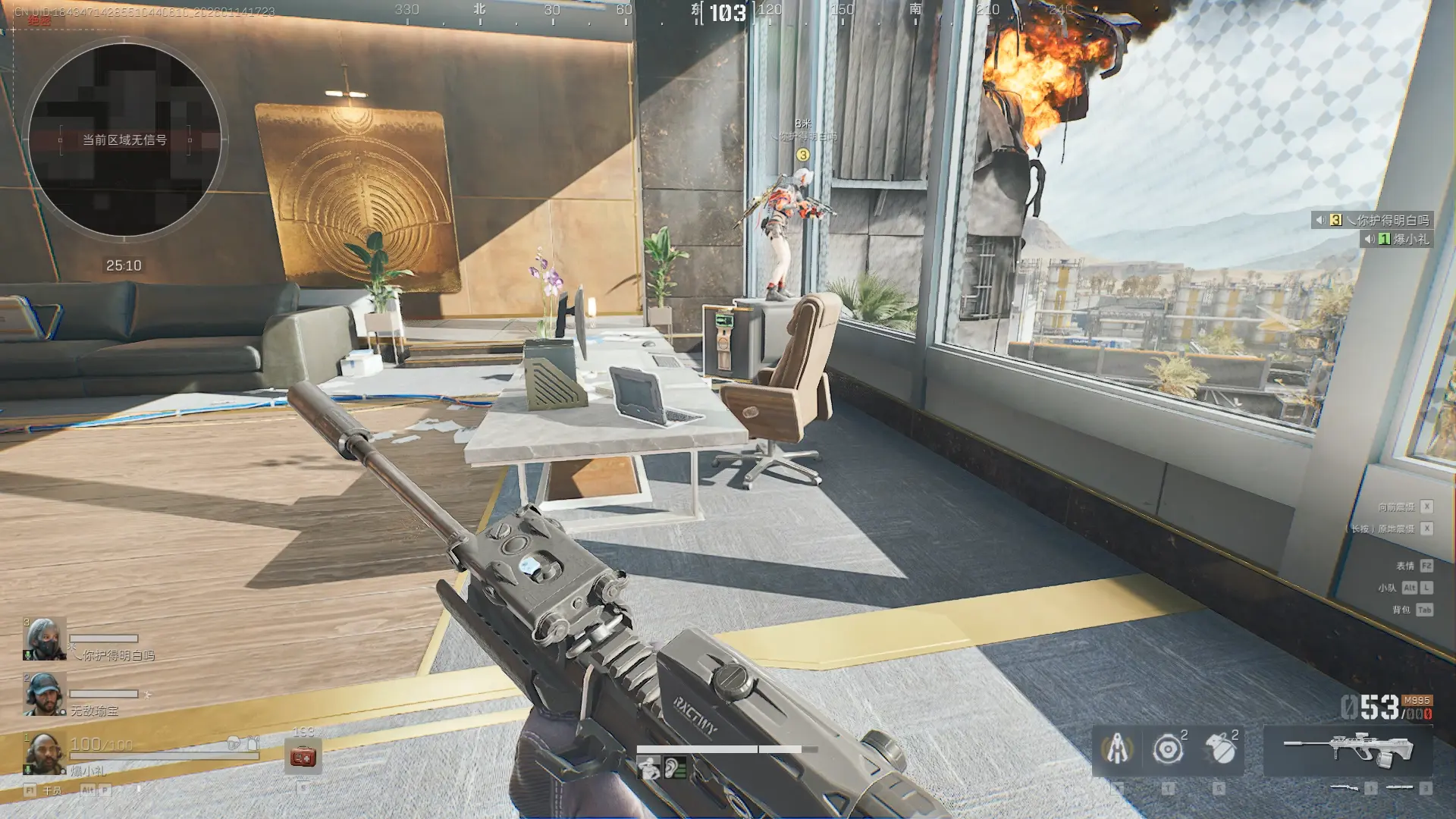Select the grenade icon in the skill bar
The image size is (1456, 819).
[x=1219, y=749]
